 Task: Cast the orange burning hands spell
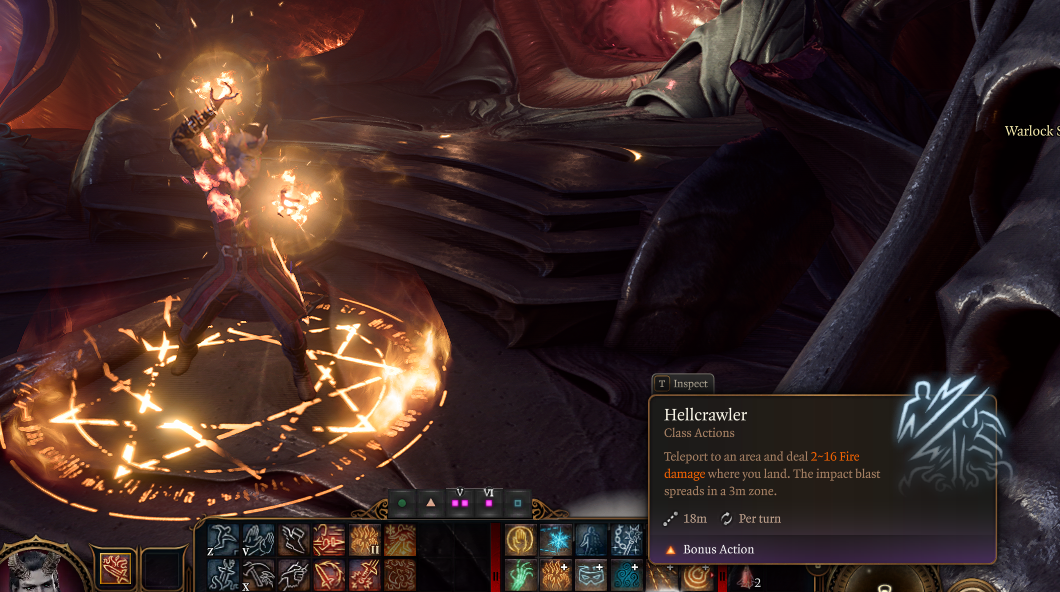click(555, 575)
